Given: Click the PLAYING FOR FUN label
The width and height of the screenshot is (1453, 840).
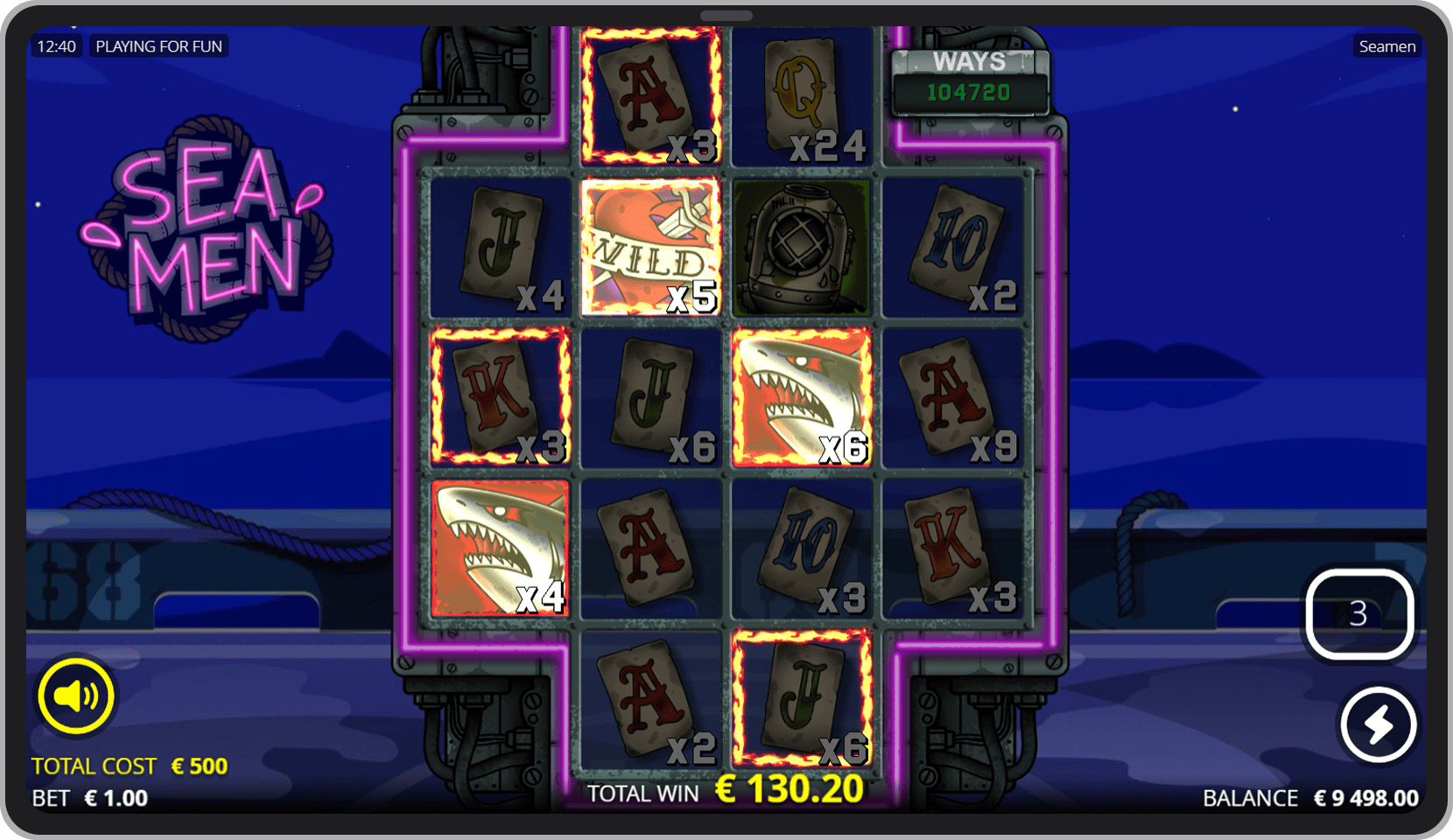Looking at the screenshot, I should [159, 45].
